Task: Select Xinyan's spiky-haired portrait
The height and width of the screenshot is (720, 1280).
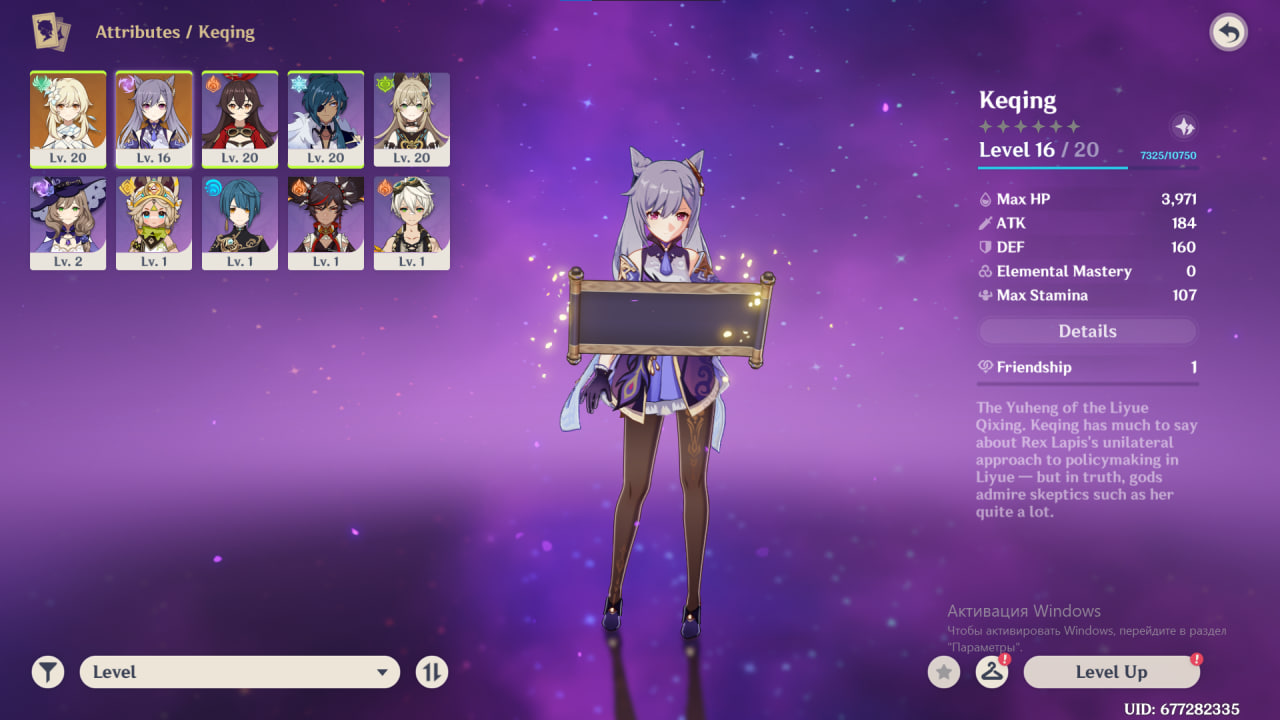Action: click(326, 223)
